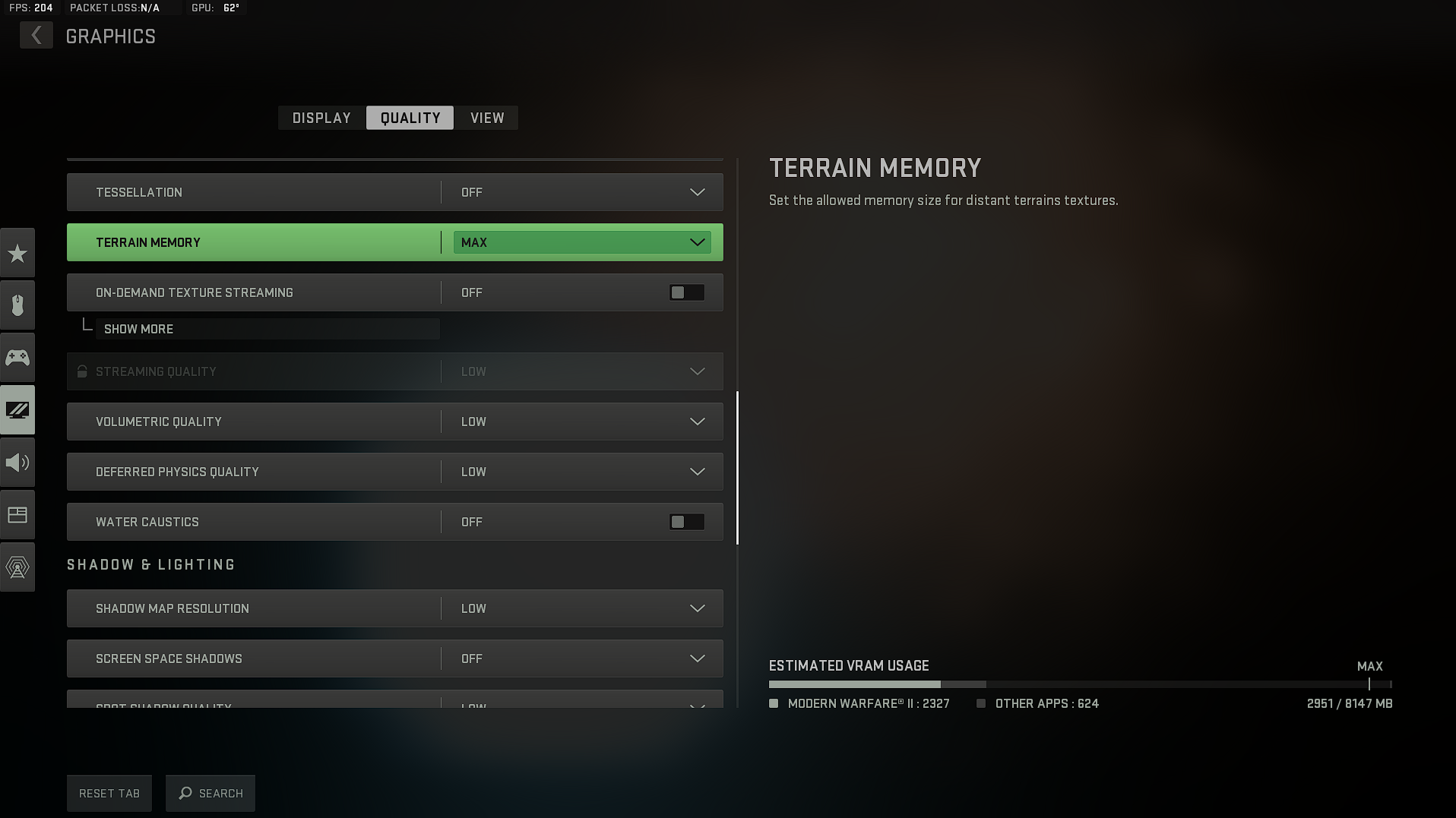The height and width of the screenshot is (818, 1456).
Task: Go back using the arrow beside Graphics
Action: (x=36, y=36)
